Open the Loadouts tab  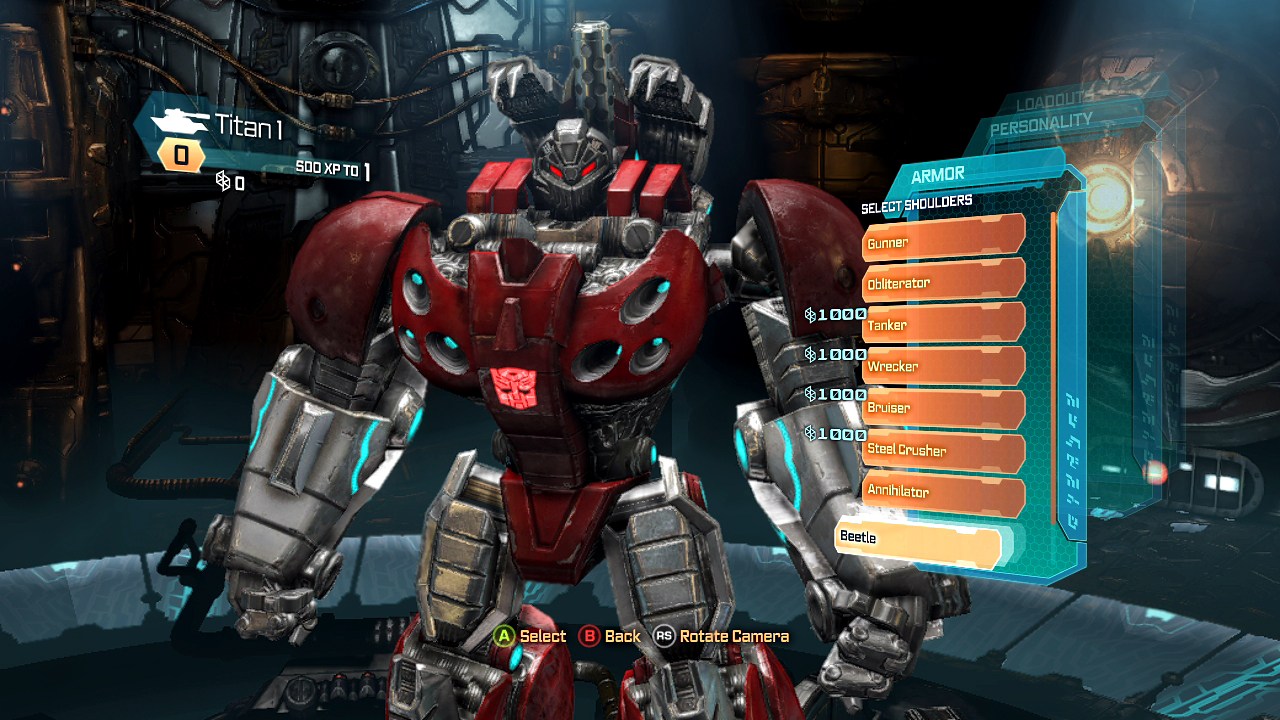tap(1057, 102)
